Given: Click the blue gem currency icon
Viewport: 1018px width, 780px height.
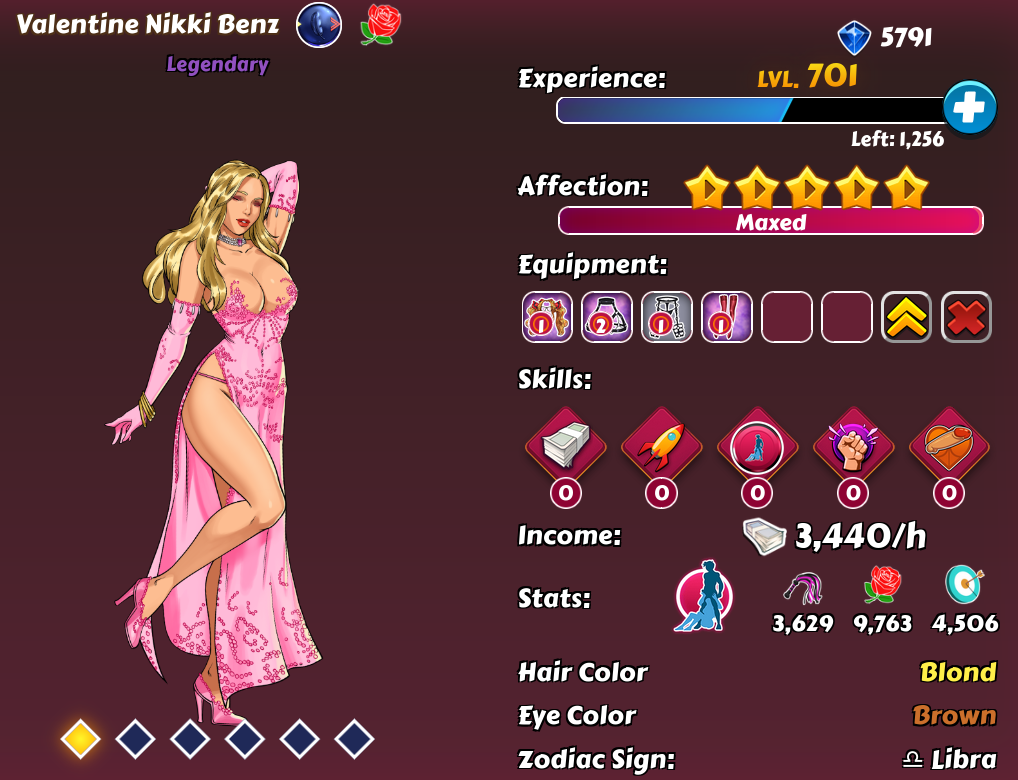Looking at the screenshot, I should (854, 38).
